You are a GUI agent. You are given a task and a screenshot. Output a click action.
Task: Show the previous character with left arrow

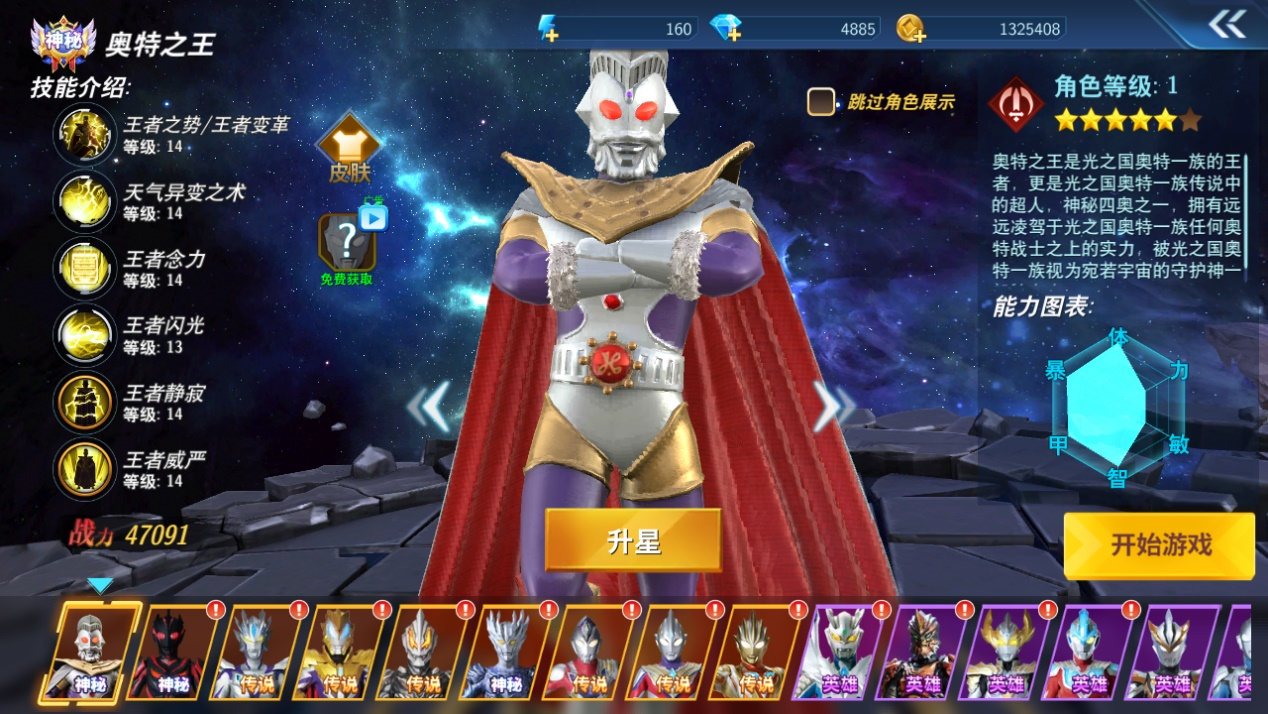(x=428, y=406)
